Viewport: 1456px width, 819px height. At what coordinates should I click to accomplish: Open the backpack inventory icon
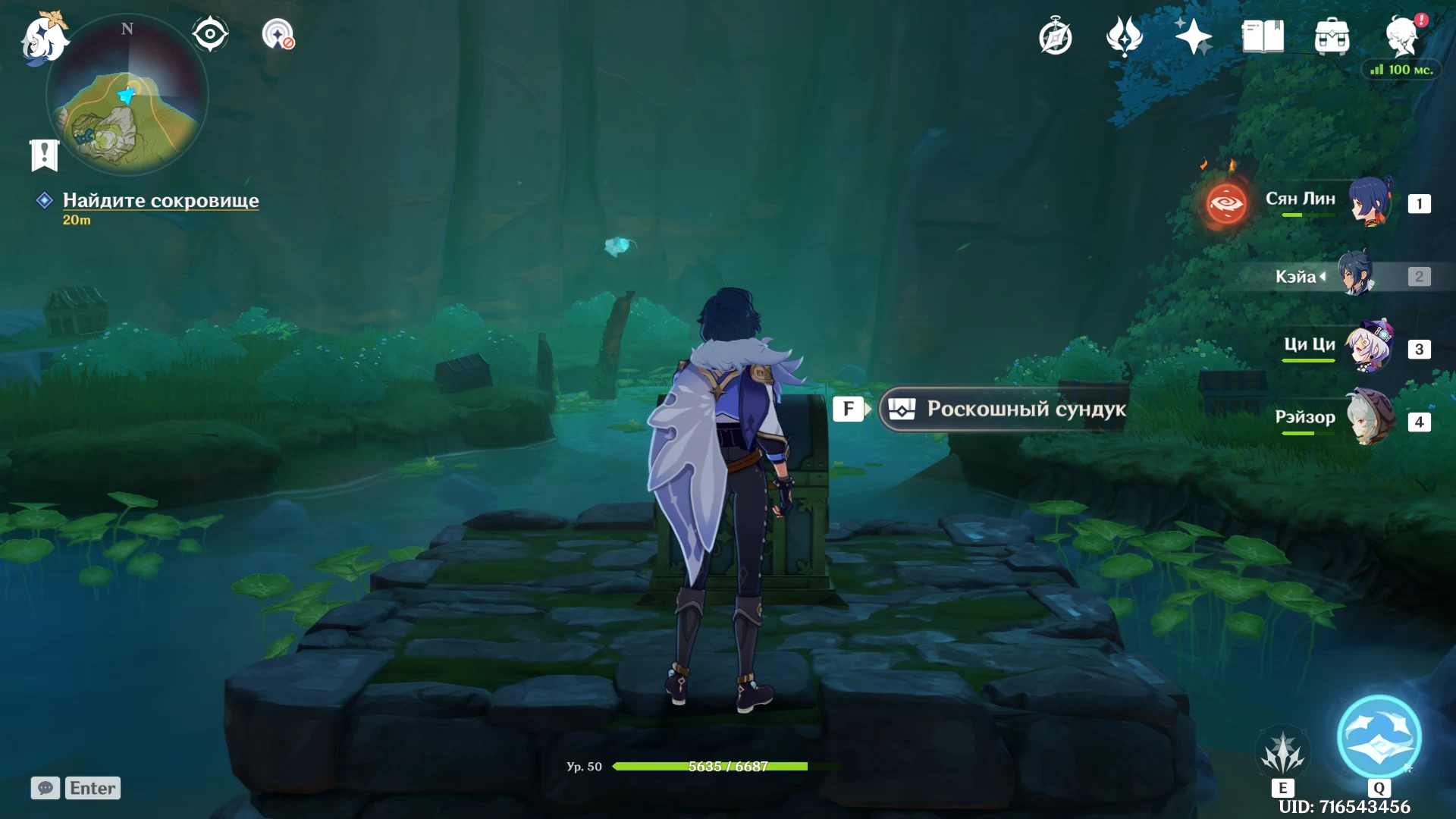[1332, 36]
